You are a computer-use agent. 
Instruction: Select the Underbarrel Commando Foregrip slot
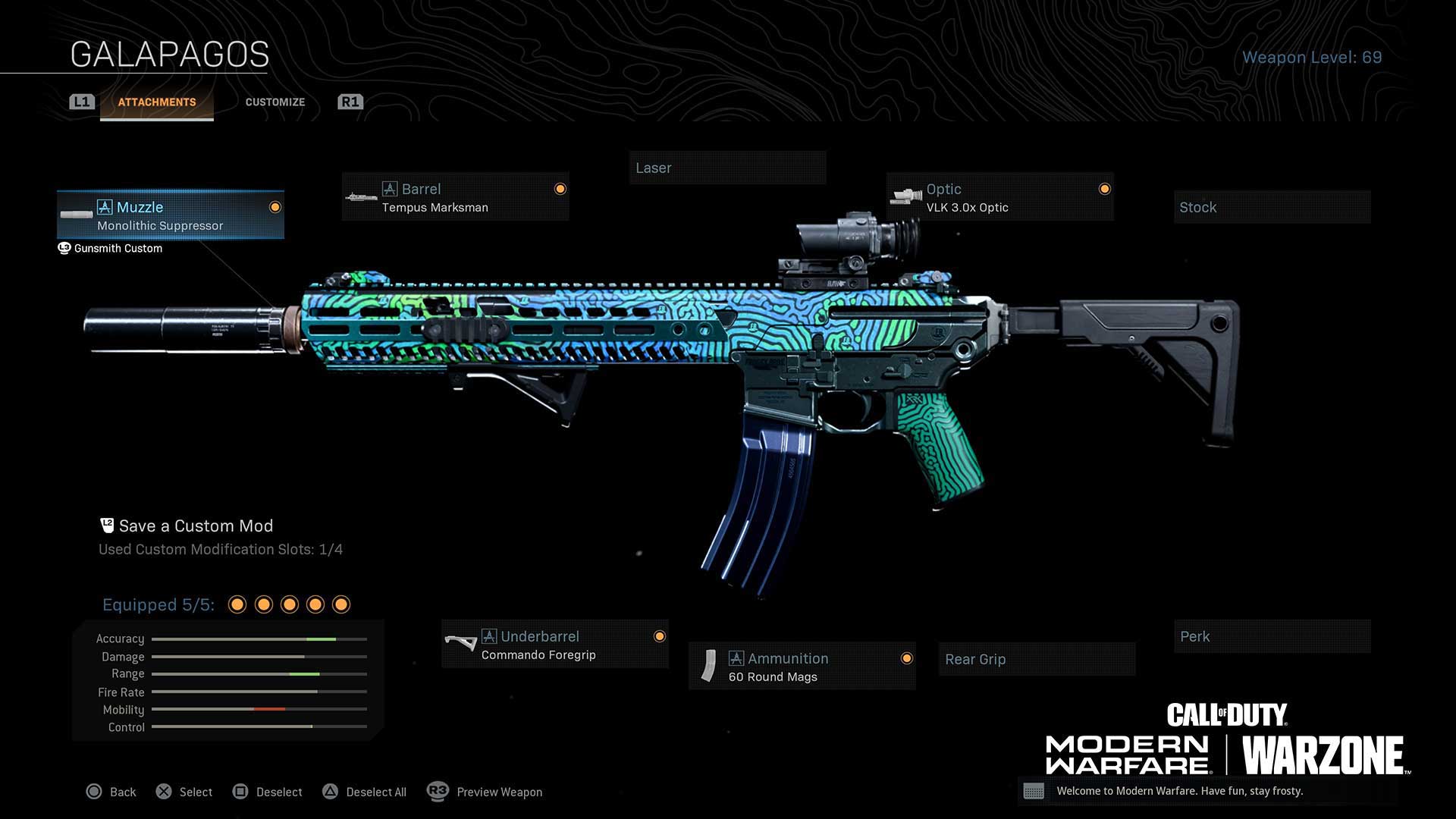(554, 645)
